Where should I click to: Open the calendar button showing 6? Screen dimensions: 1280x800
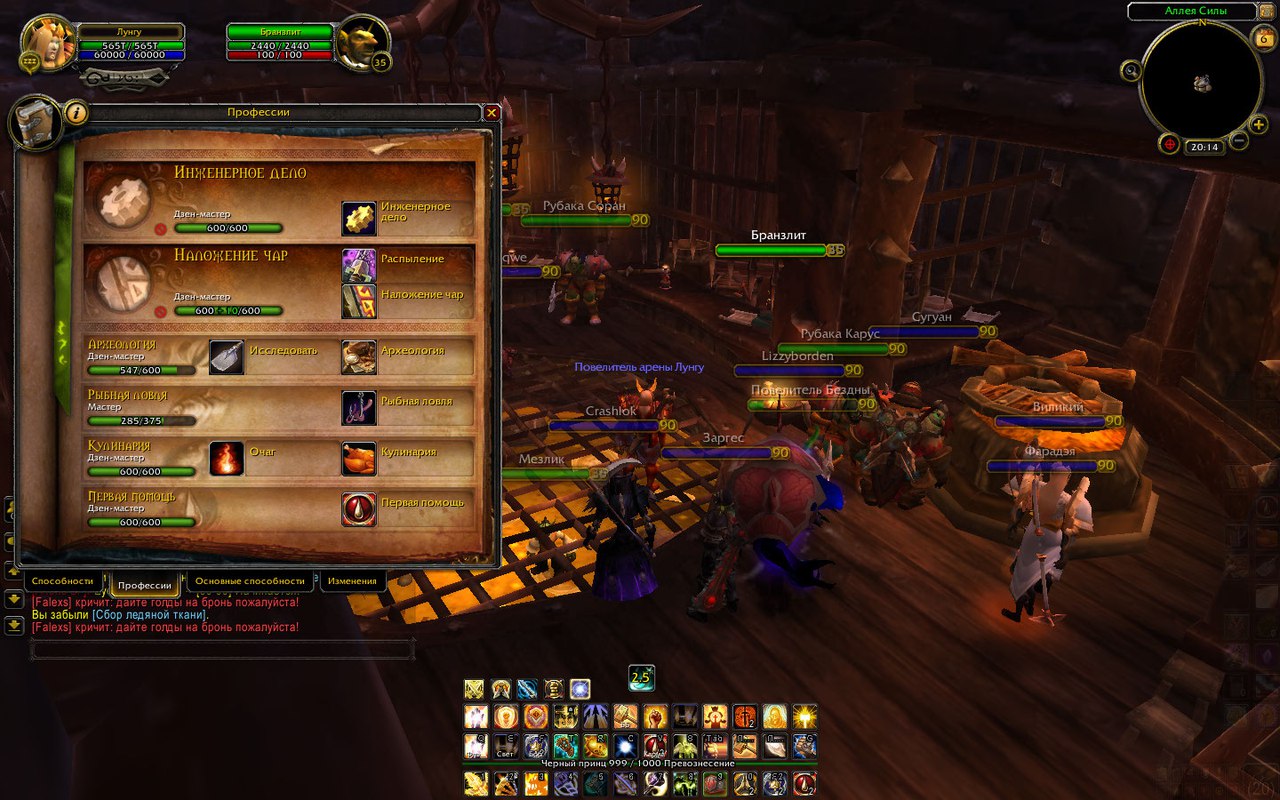1262,39
